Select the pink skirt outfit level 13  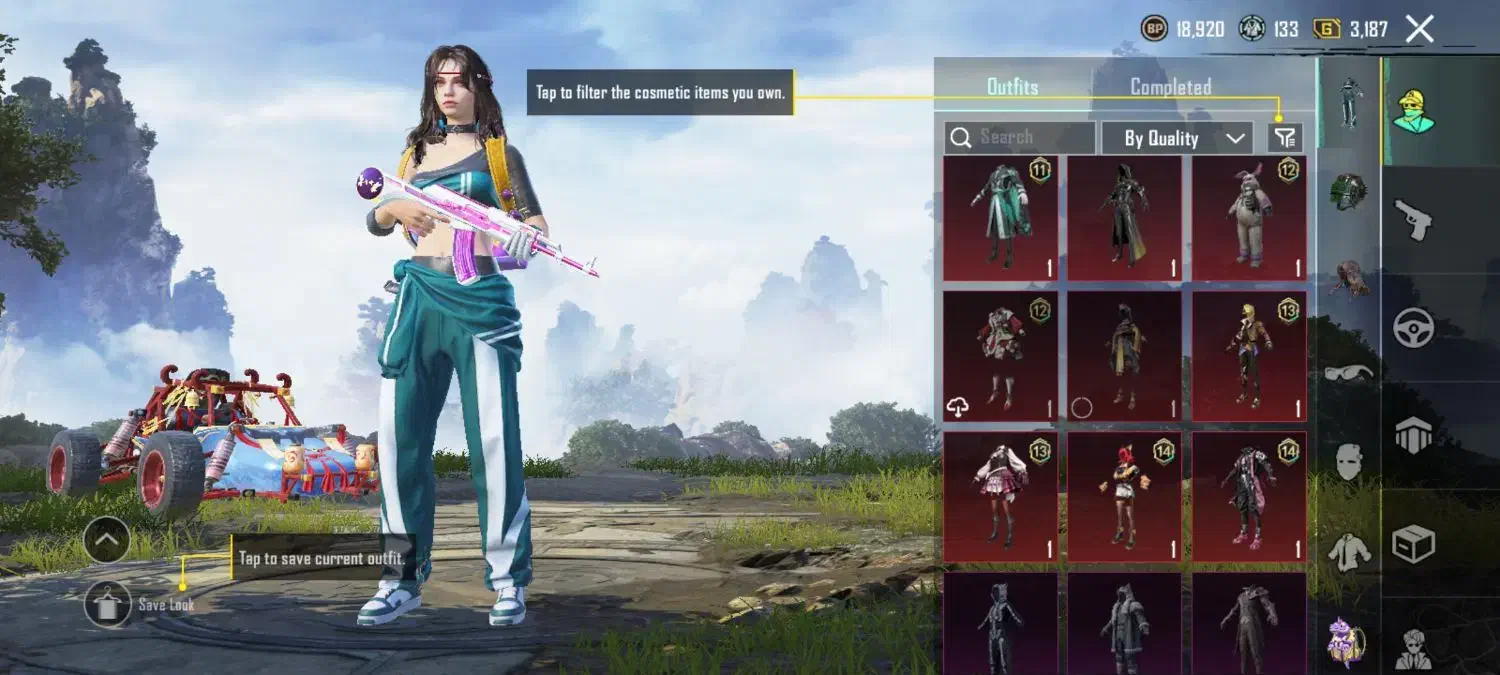point(1000,496)
